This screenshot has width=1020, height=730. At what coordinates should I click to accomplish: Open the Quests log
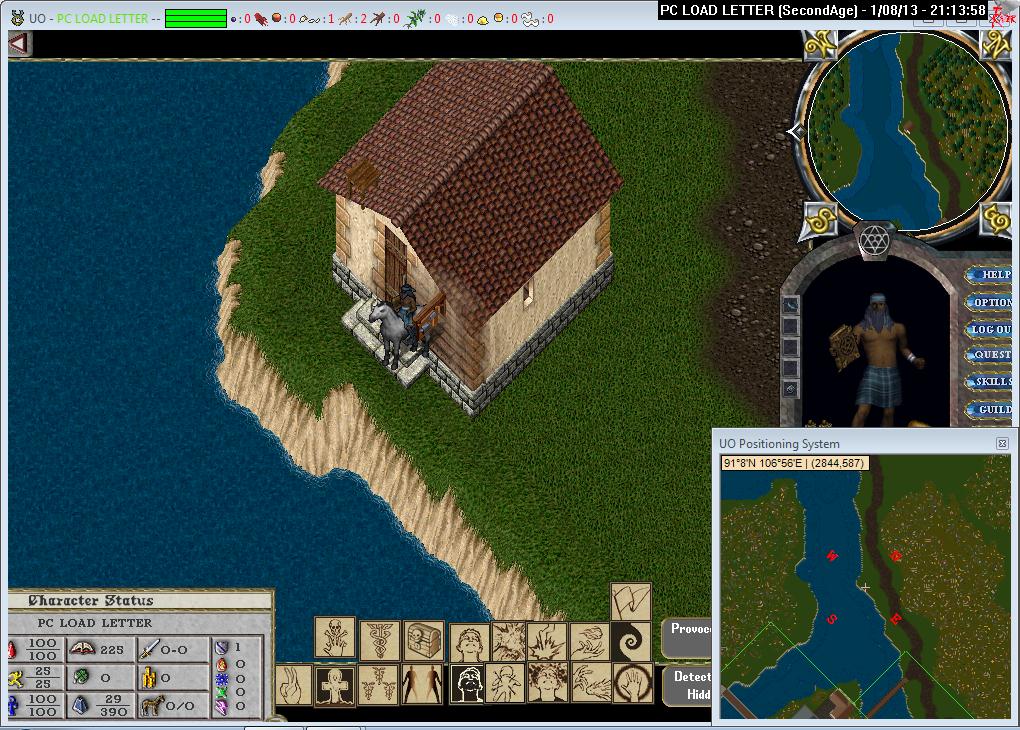tap(991, 355)
